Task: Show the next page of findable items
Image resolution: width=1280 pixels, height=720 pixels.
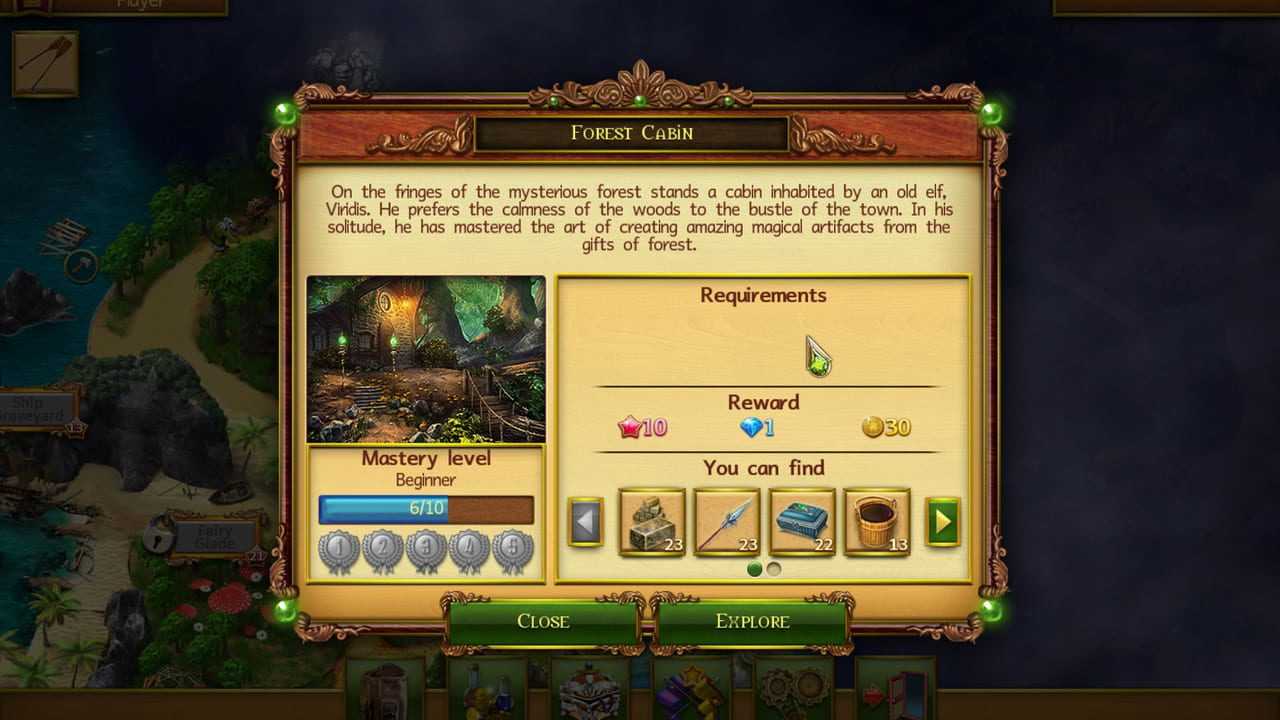Action: 942,521
